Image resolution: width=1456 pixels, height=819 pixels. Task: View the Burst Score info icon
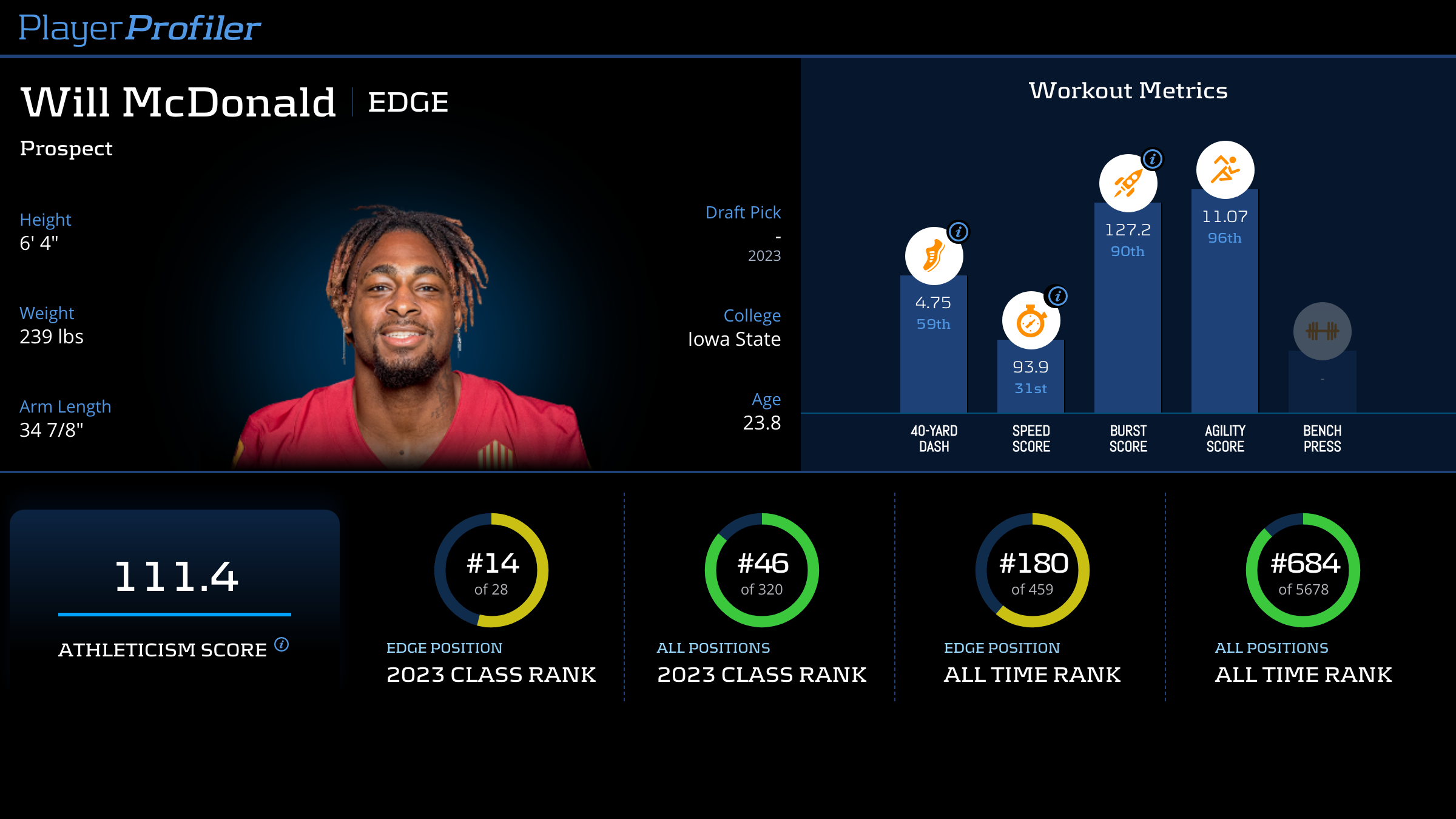coord(1153,159)
